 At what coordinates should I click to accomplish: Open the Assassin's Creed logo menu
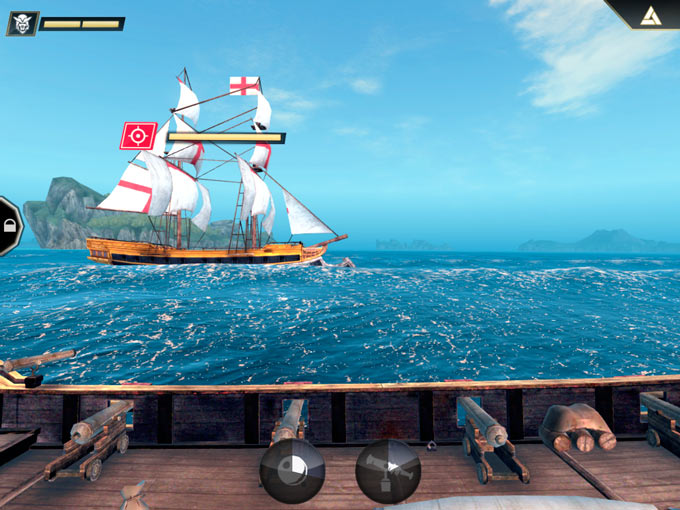coord(652,13)
